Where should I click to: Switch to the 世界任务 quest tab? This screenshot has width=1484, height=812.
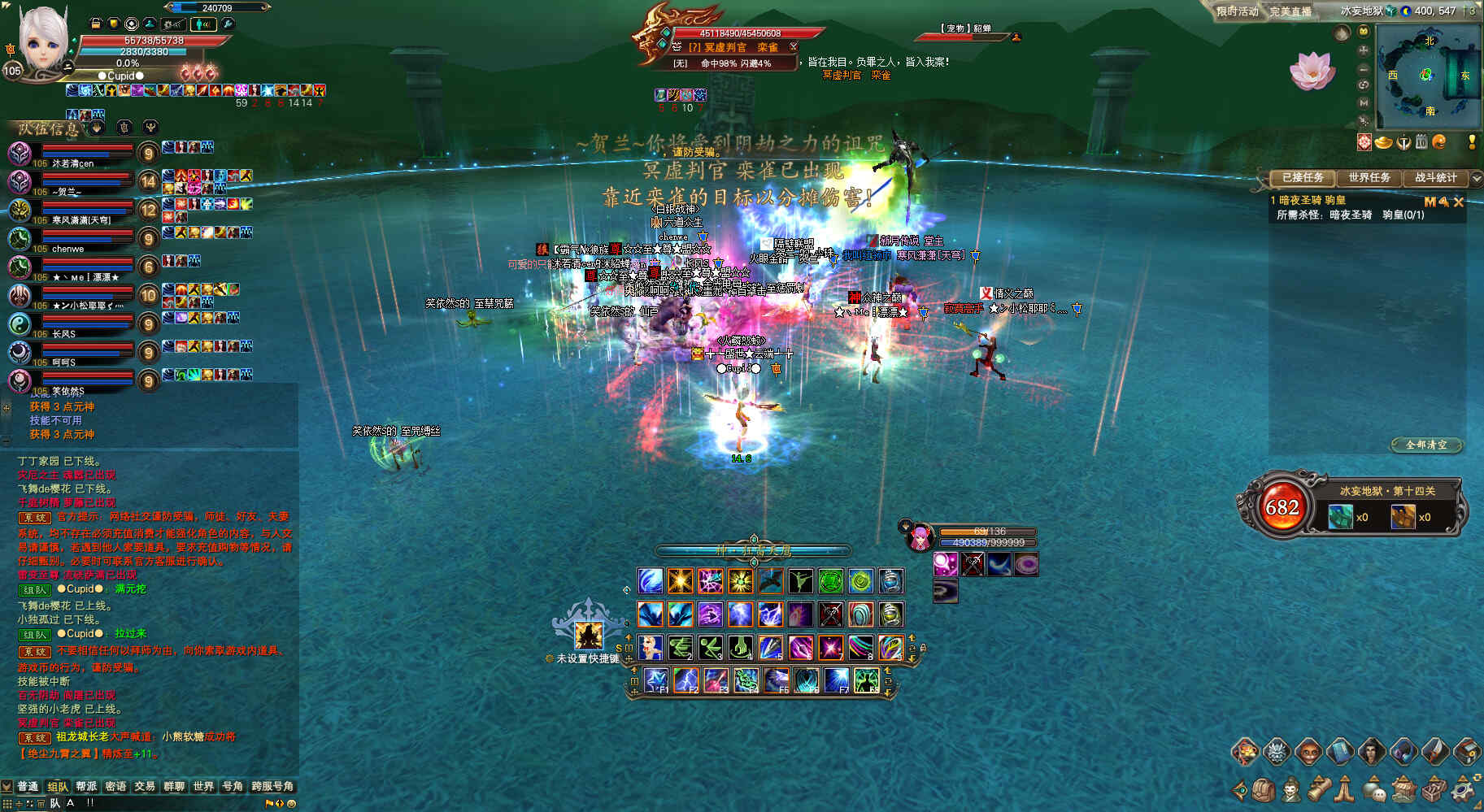[1369, 178]
